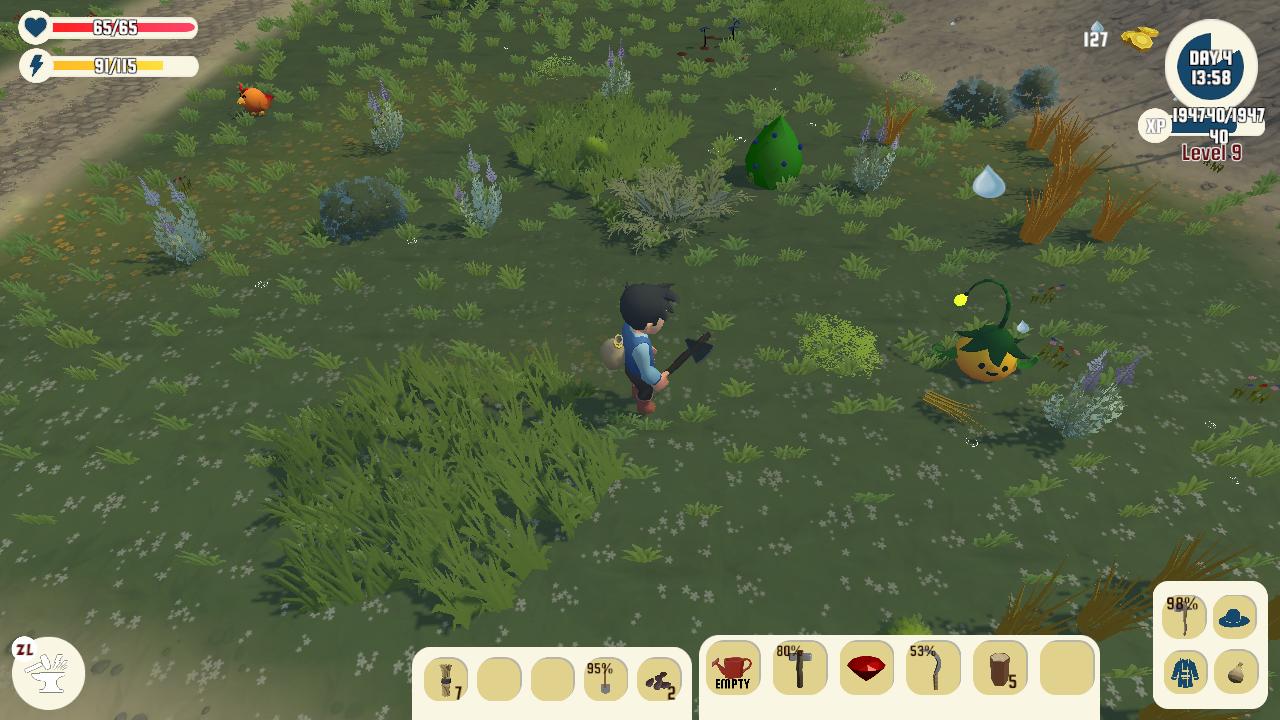
Task: Click the pouch in the equipment panel
Action: [x=1236, y=671]
